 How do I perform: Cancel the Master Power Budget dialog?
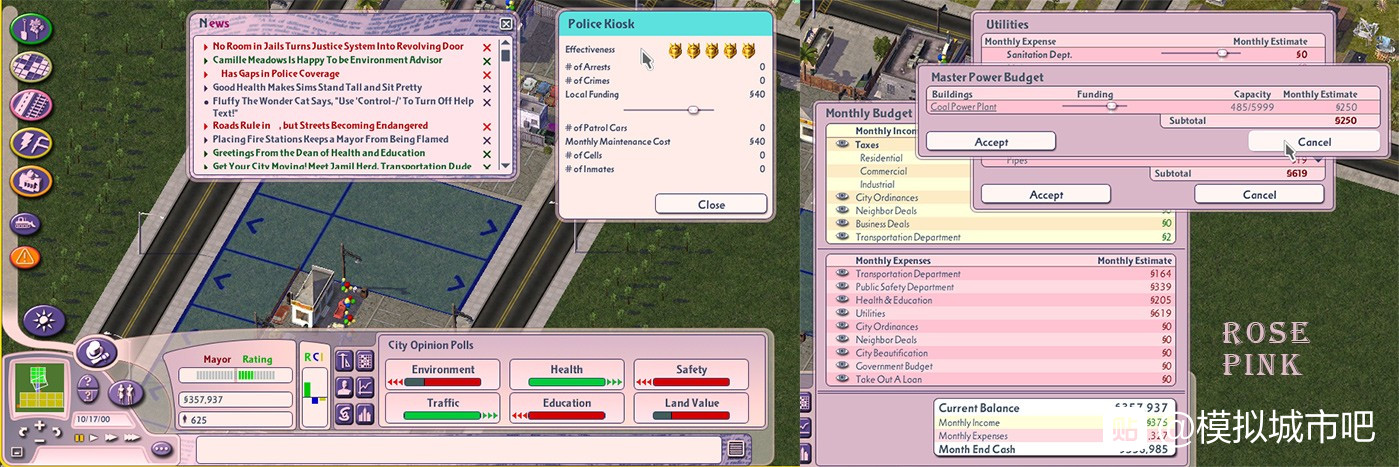click(x=1313, y=142)
